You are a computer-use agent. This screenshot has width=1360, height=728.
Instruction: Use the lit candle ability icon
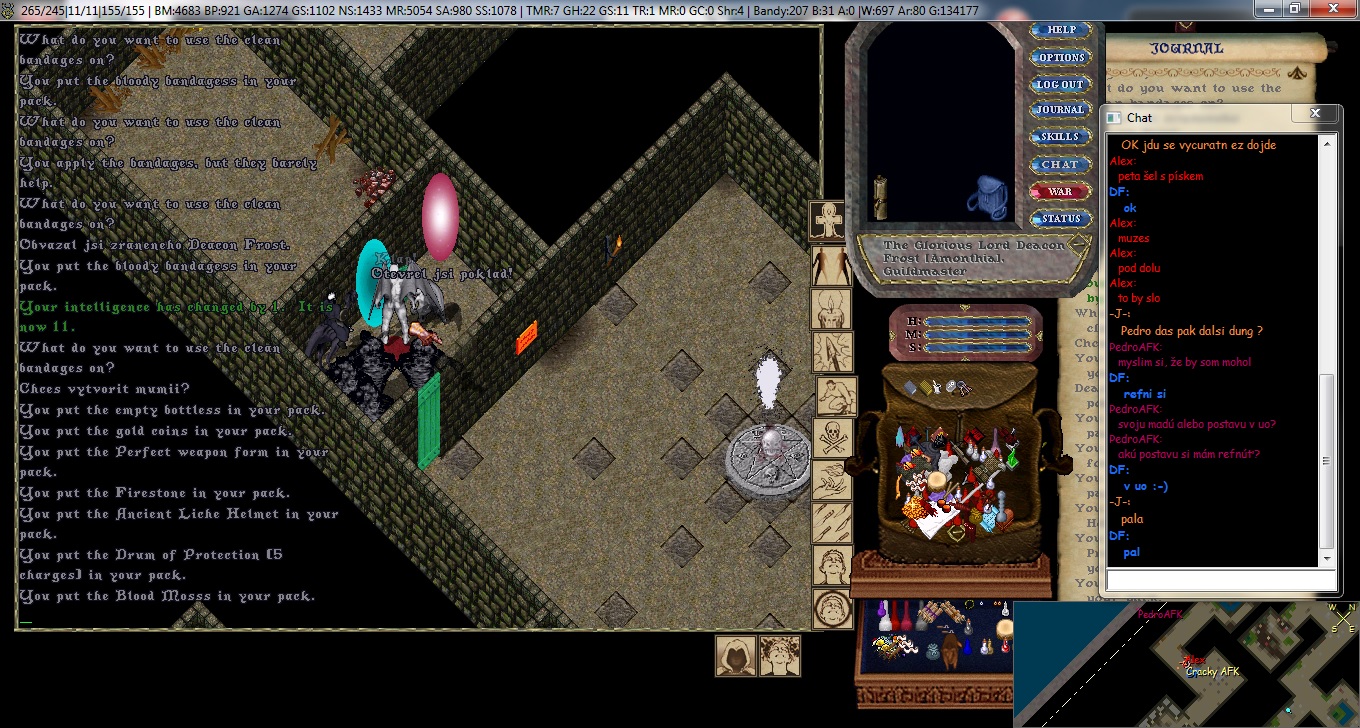832,308
